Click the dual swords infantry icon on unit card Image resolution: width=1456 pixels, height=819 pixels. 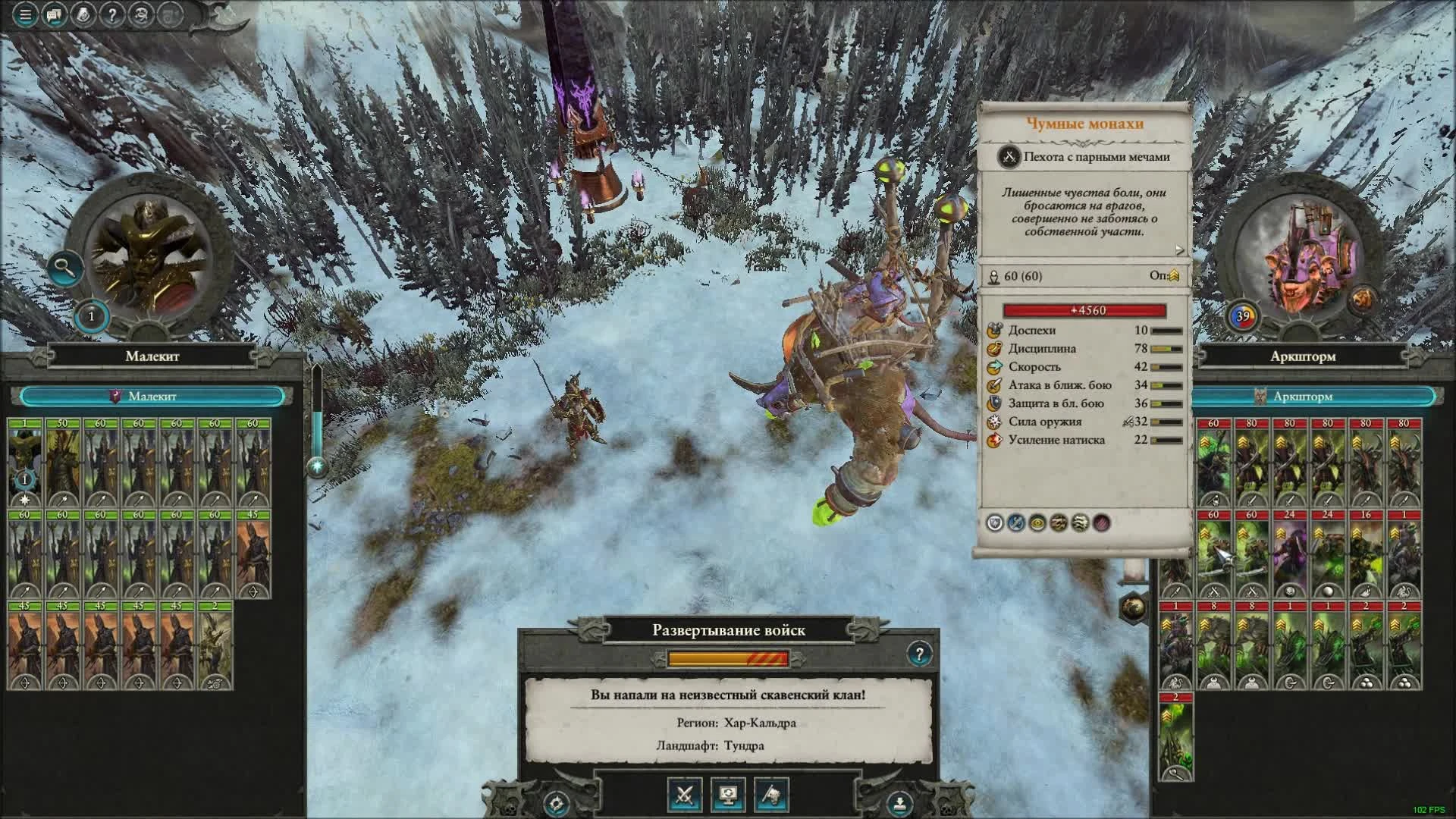click(1008, 157)
